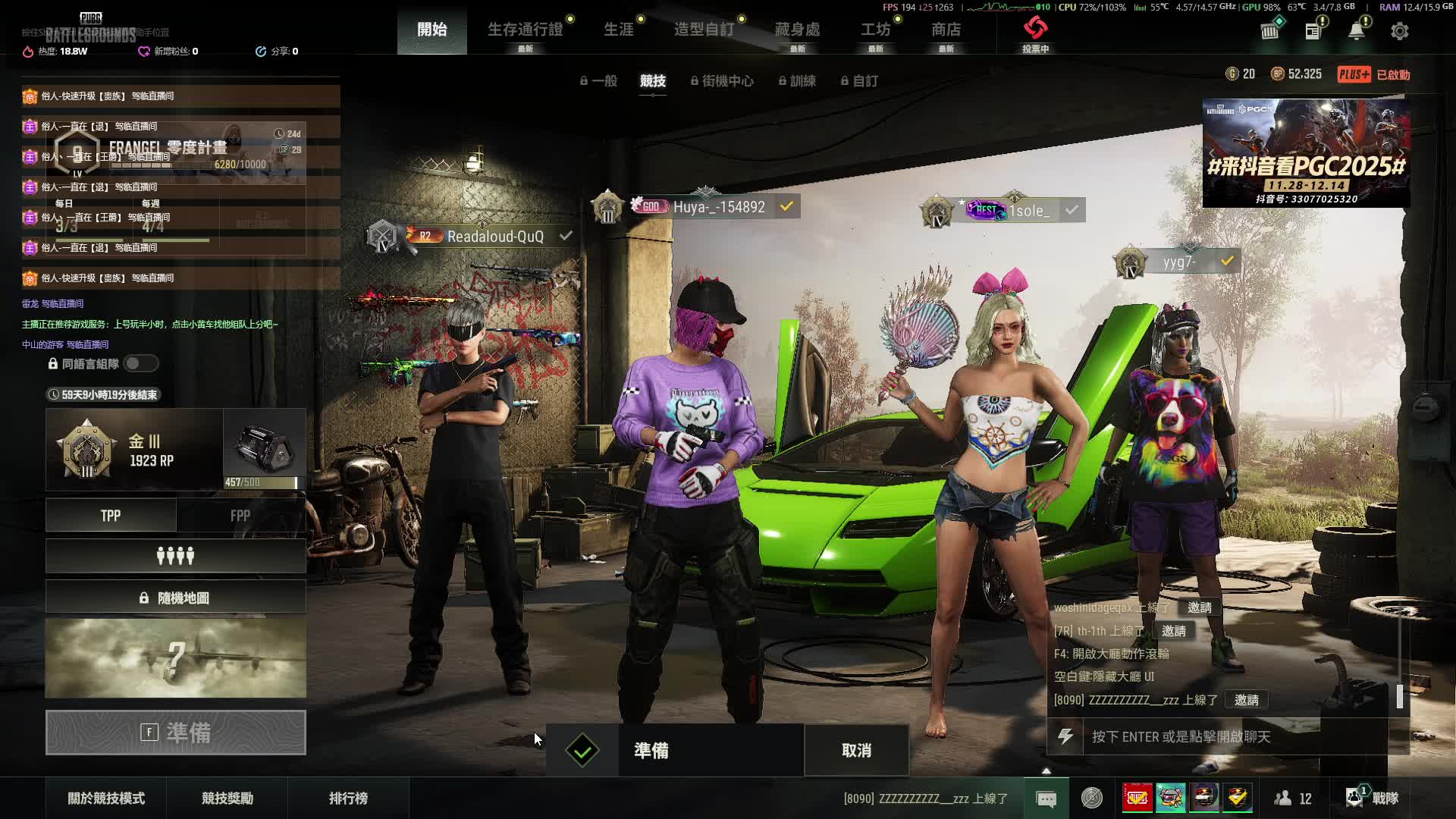Viewport: 1456px width, 819px height.
Task: Choose the FPP perspective option
Action: coord(240,516)
